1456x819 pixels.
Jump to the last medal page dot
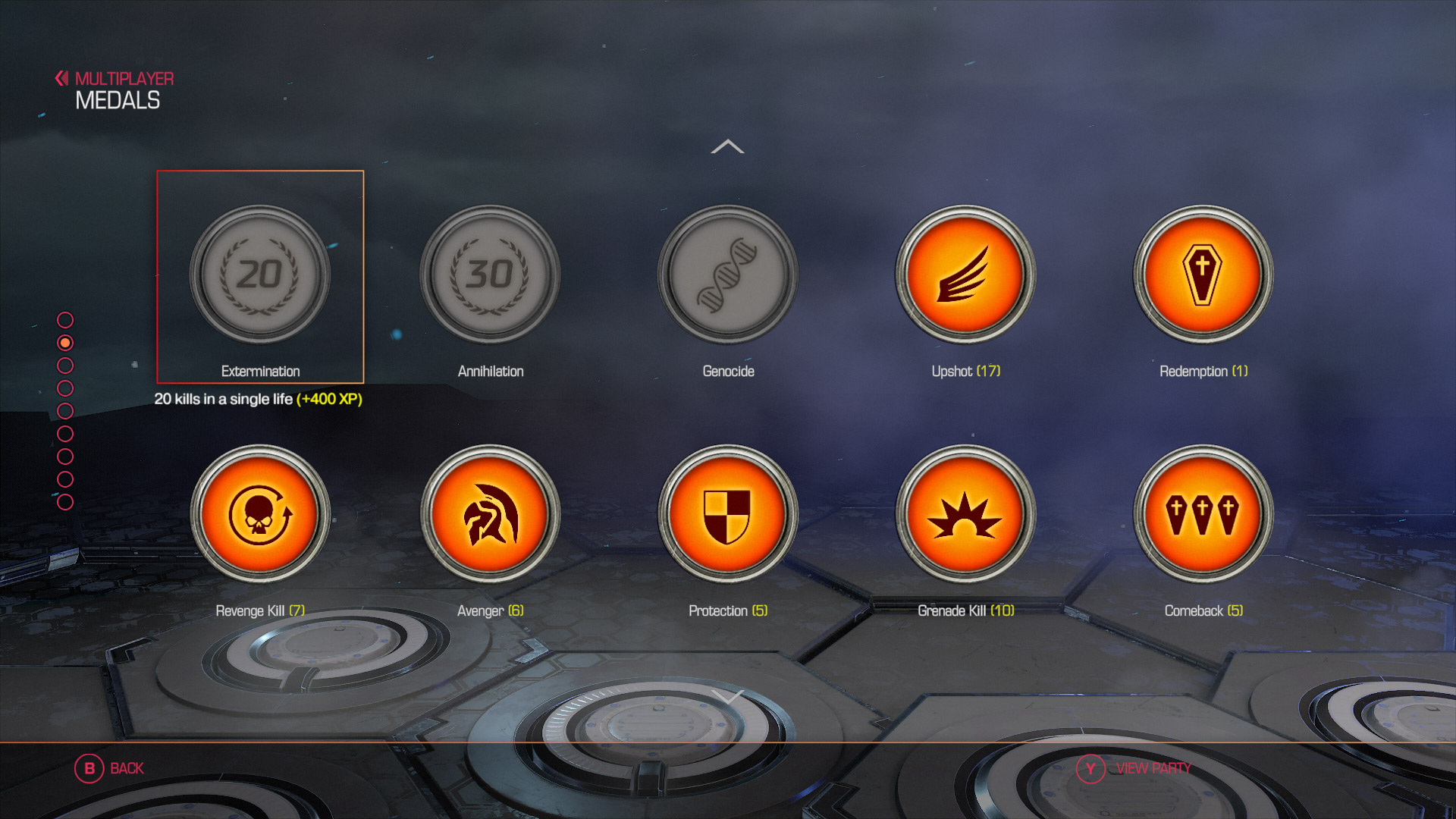(65, 502)
